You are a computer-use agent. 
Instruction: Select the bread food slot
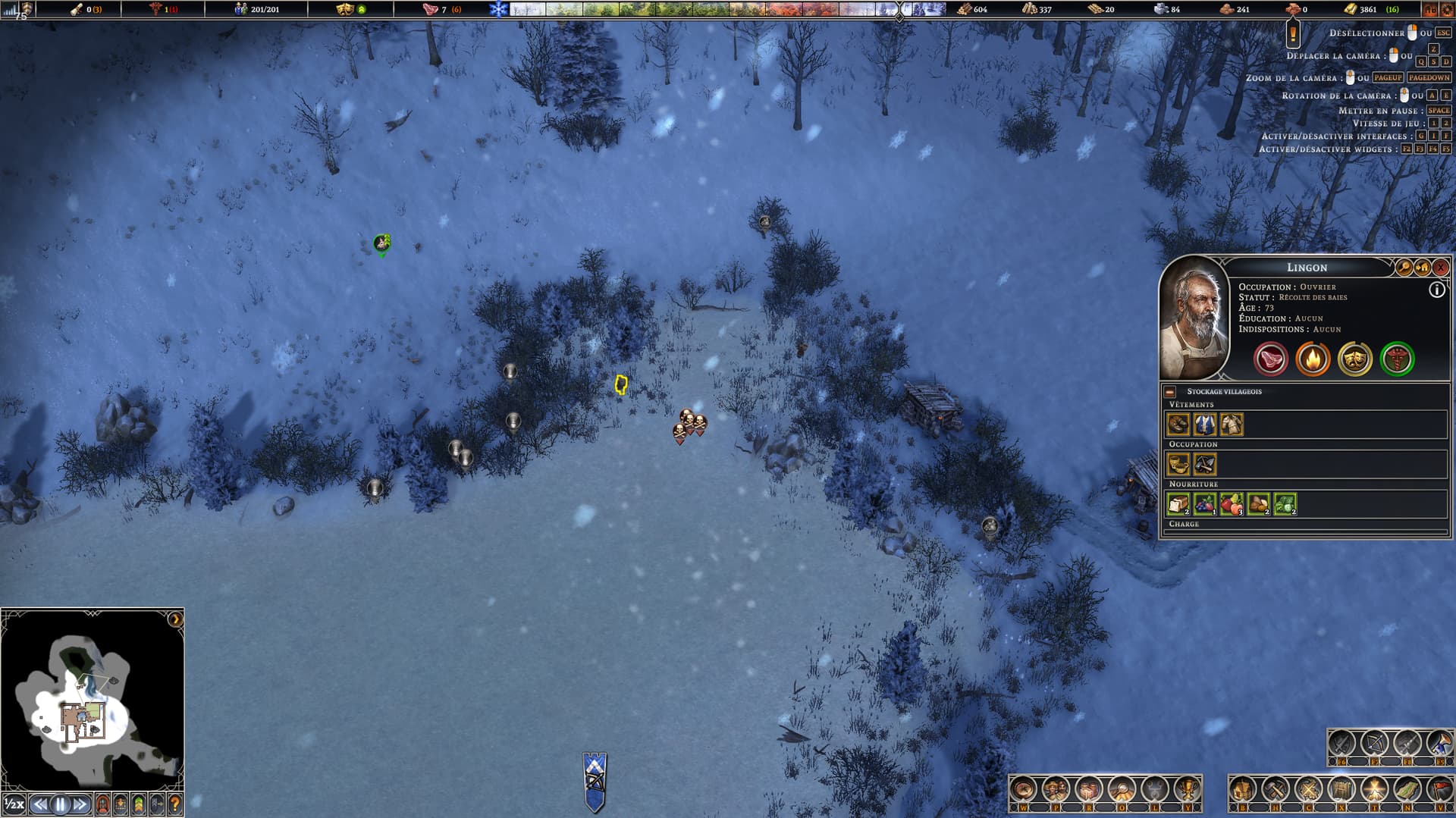point(1178,504)
